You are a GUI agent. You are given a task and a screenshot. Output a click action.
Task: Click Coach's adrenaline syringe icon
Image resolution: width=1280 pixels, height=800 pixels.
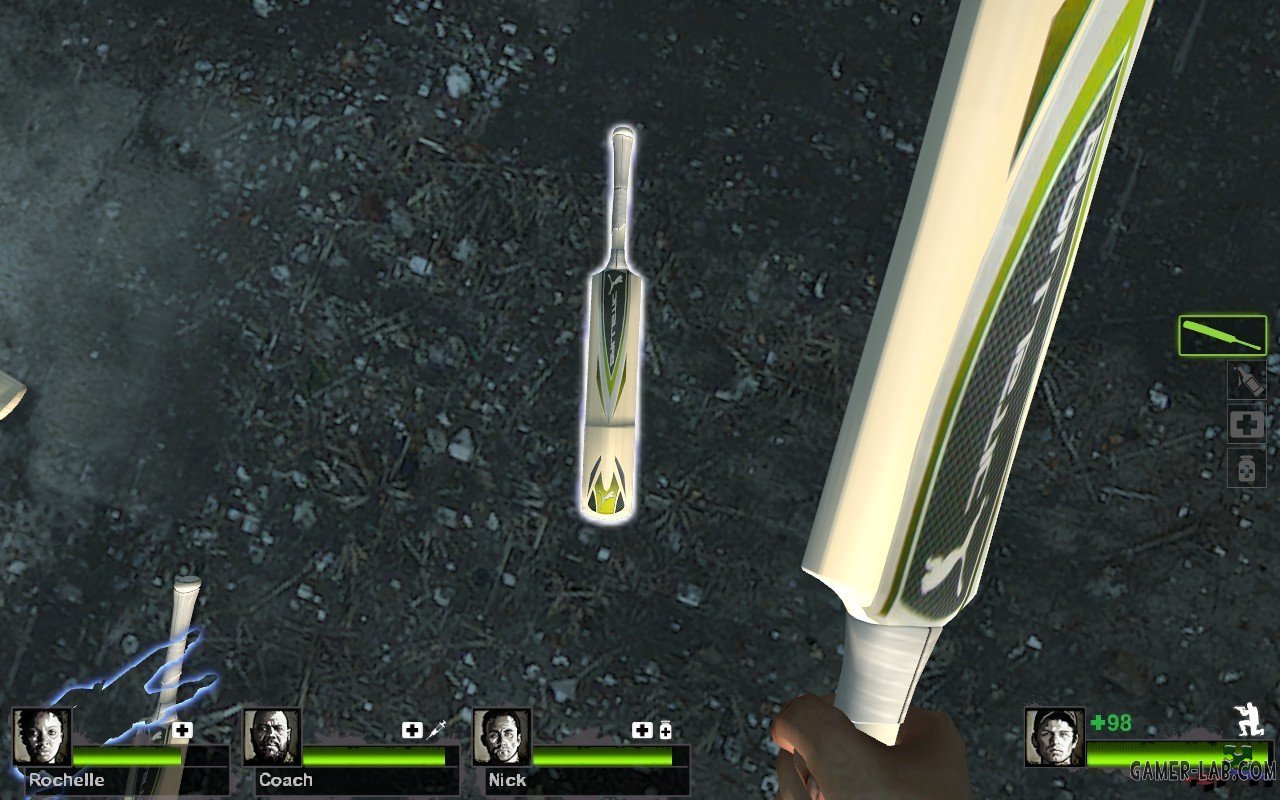point(437,730)
